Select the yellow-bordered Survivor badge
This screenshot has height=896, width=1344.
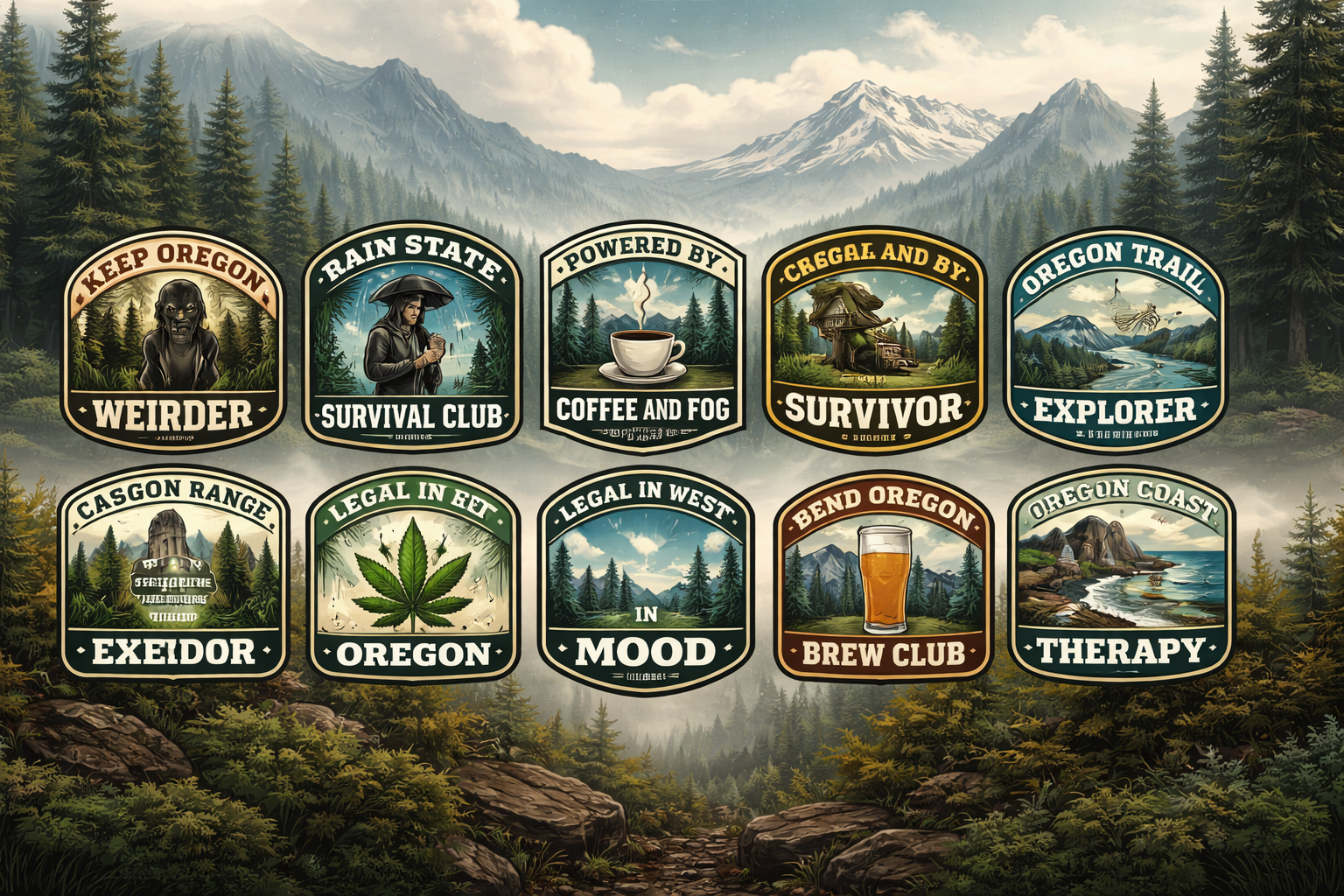(874, 341)
